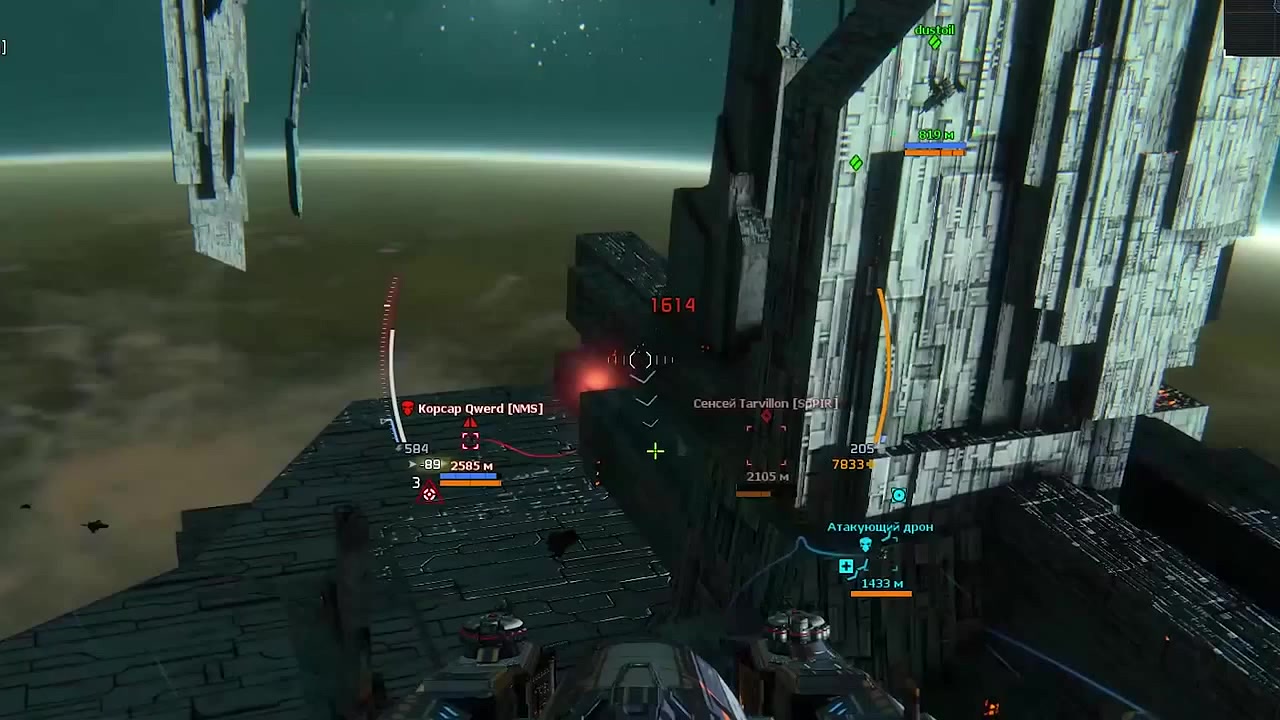Select the cyan circular objective marker
The width and height of the screenshot is (1280, 720).
pos(899,495)
